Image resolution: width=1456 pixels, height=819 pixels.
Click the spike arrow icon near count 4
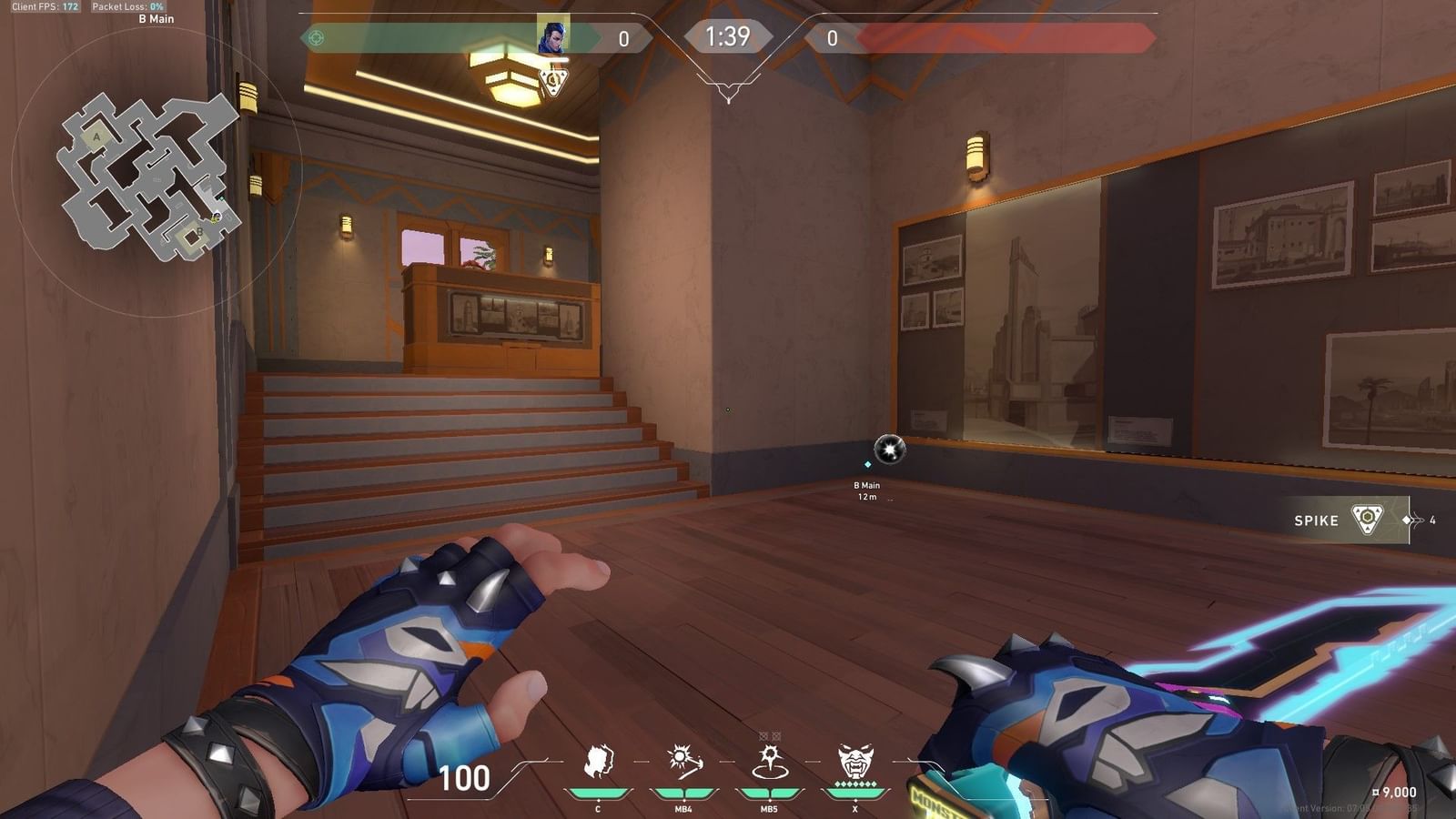pos(1410,519)
